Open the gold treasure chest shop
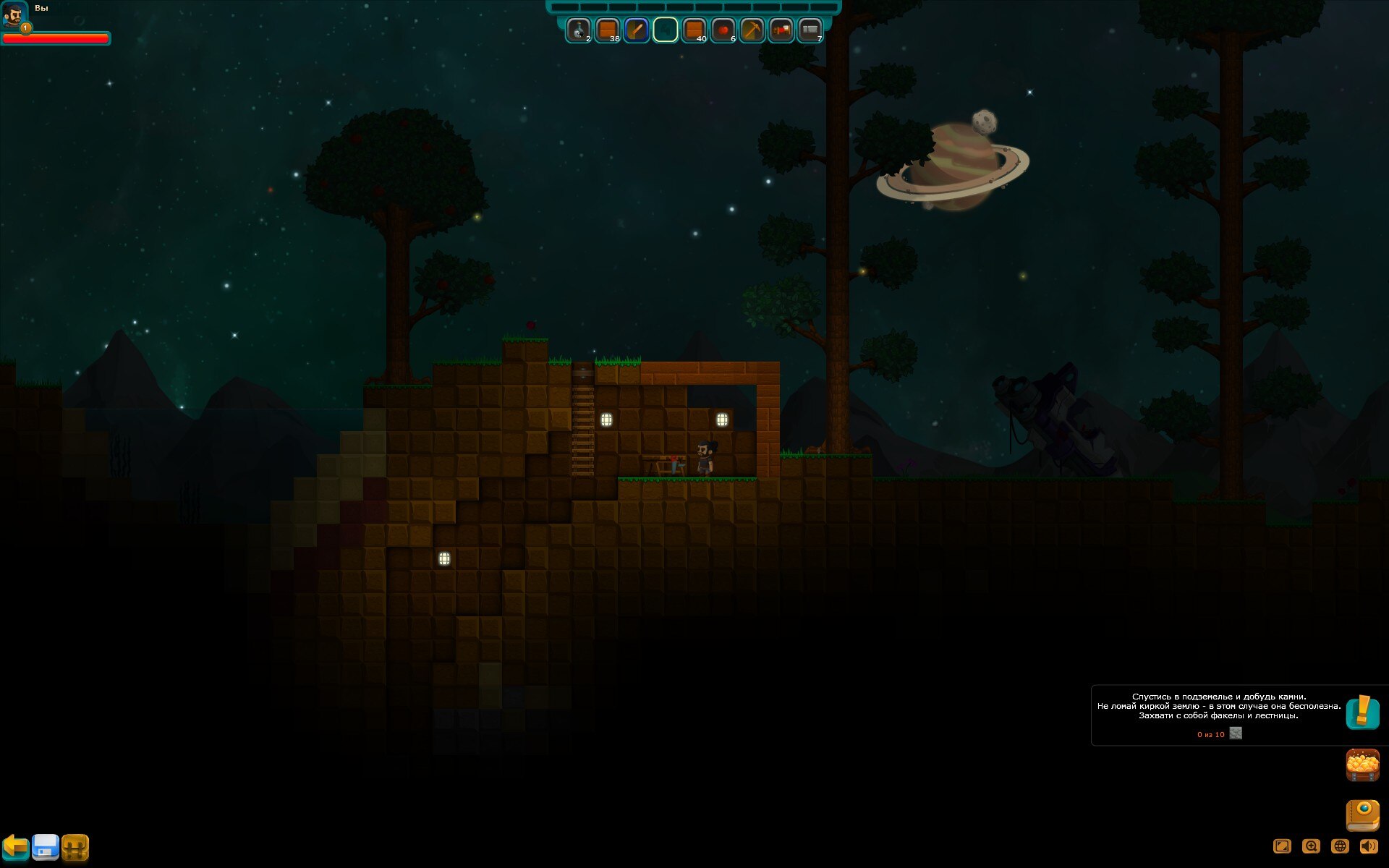The width and height of the screenshot is (1389, 868). [x=1362, y=765]
